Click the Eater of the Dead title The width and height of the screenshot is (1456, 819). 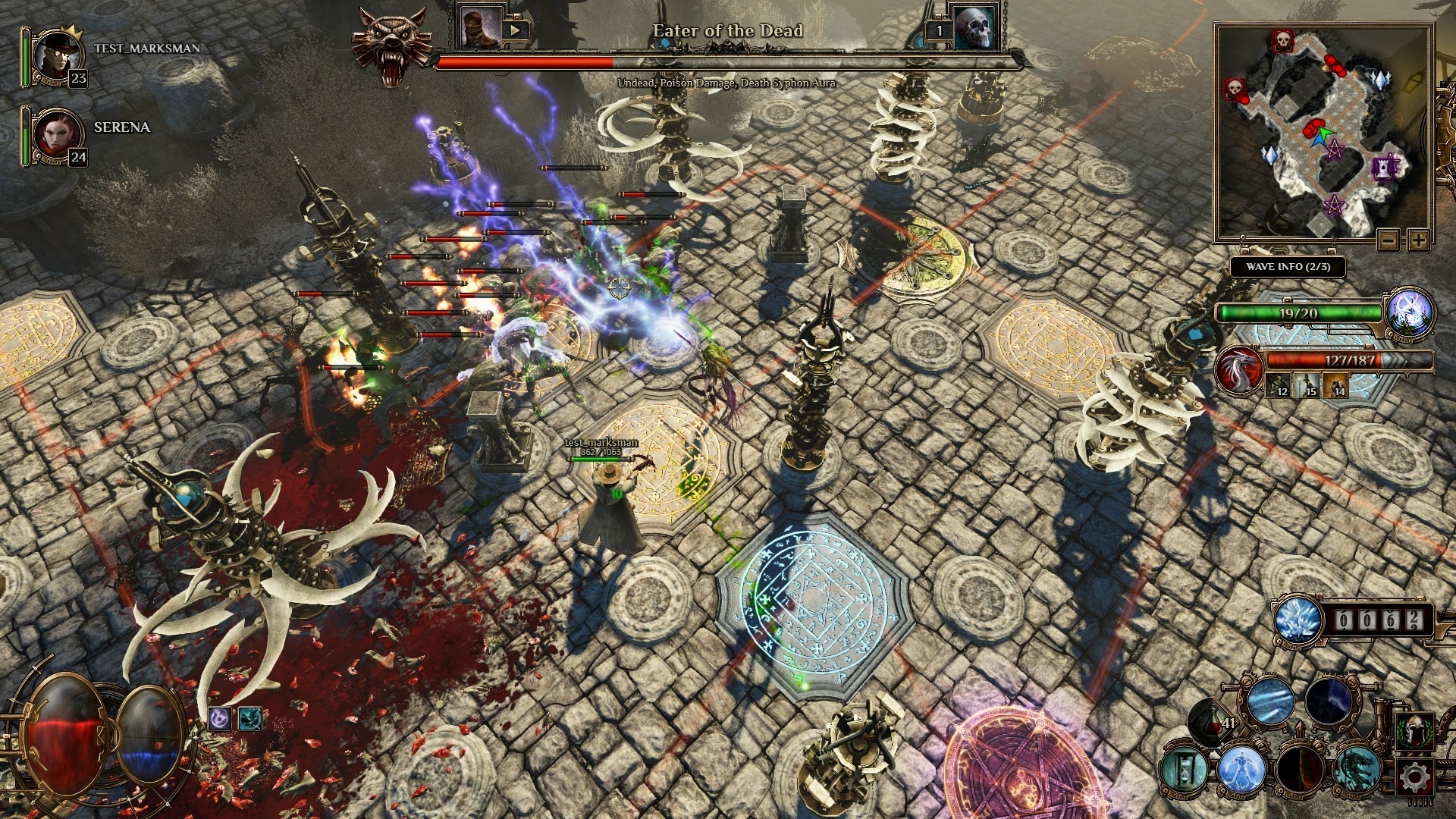[x=728, y=32]
